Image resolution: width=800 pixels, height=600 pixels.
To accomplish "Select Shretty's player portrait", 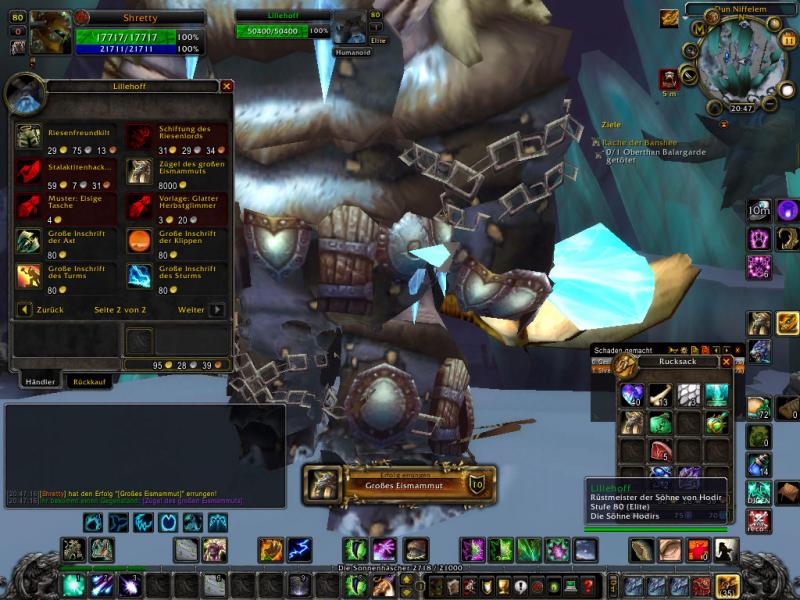I will pos(48,34).
